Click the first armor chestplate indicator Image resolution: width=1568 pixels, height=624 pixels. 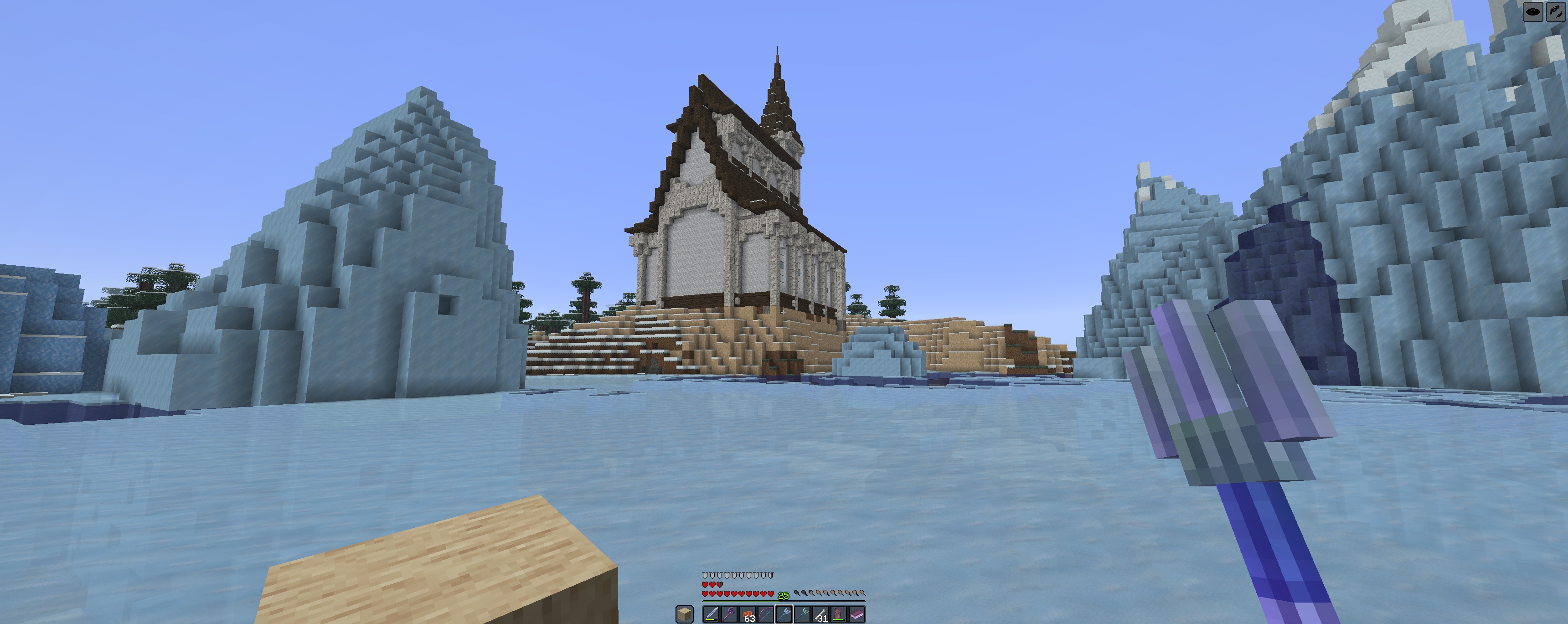click(705, 575)
